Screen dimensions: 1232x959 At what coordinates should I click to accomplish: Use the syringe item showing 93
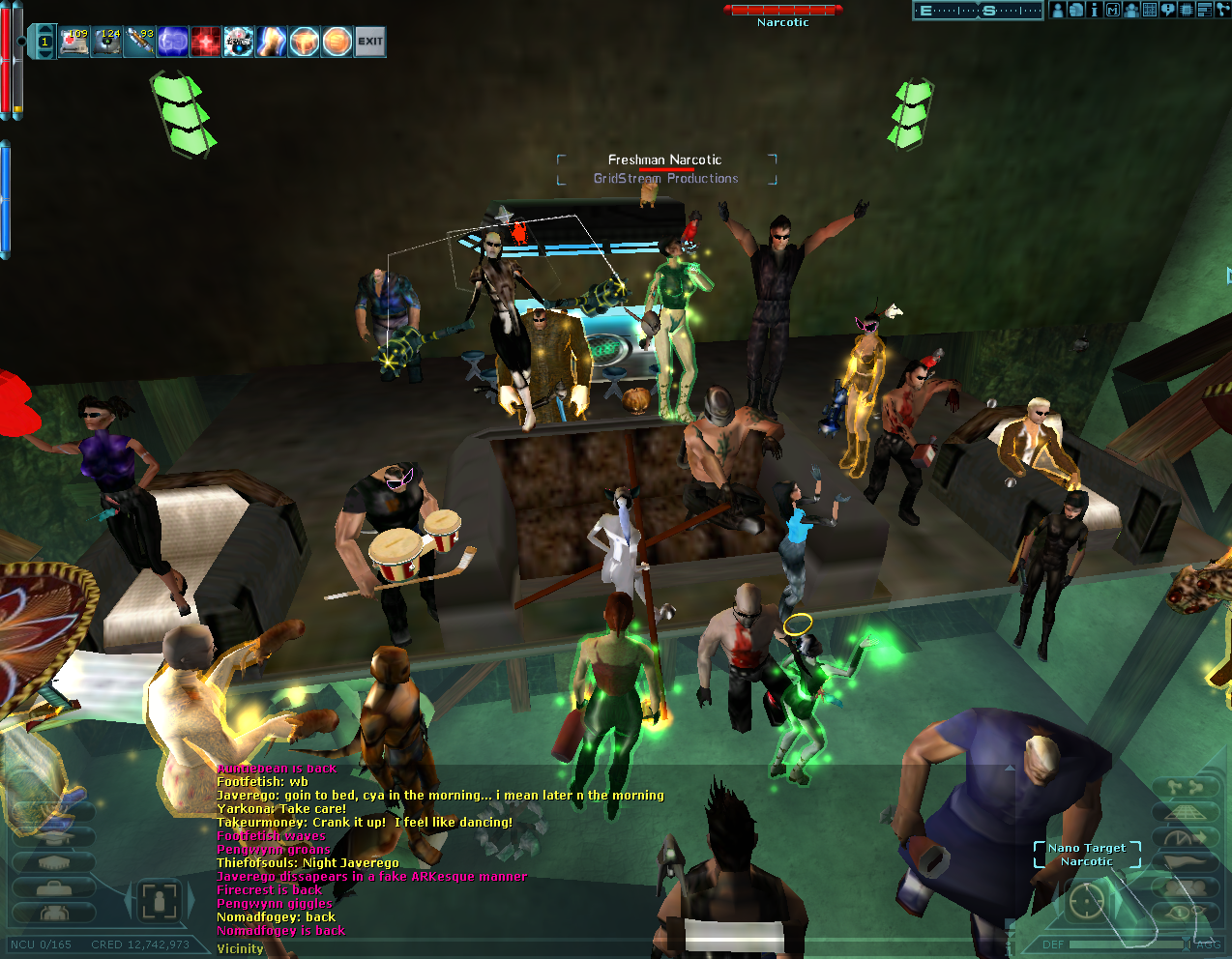pos(140,42)
